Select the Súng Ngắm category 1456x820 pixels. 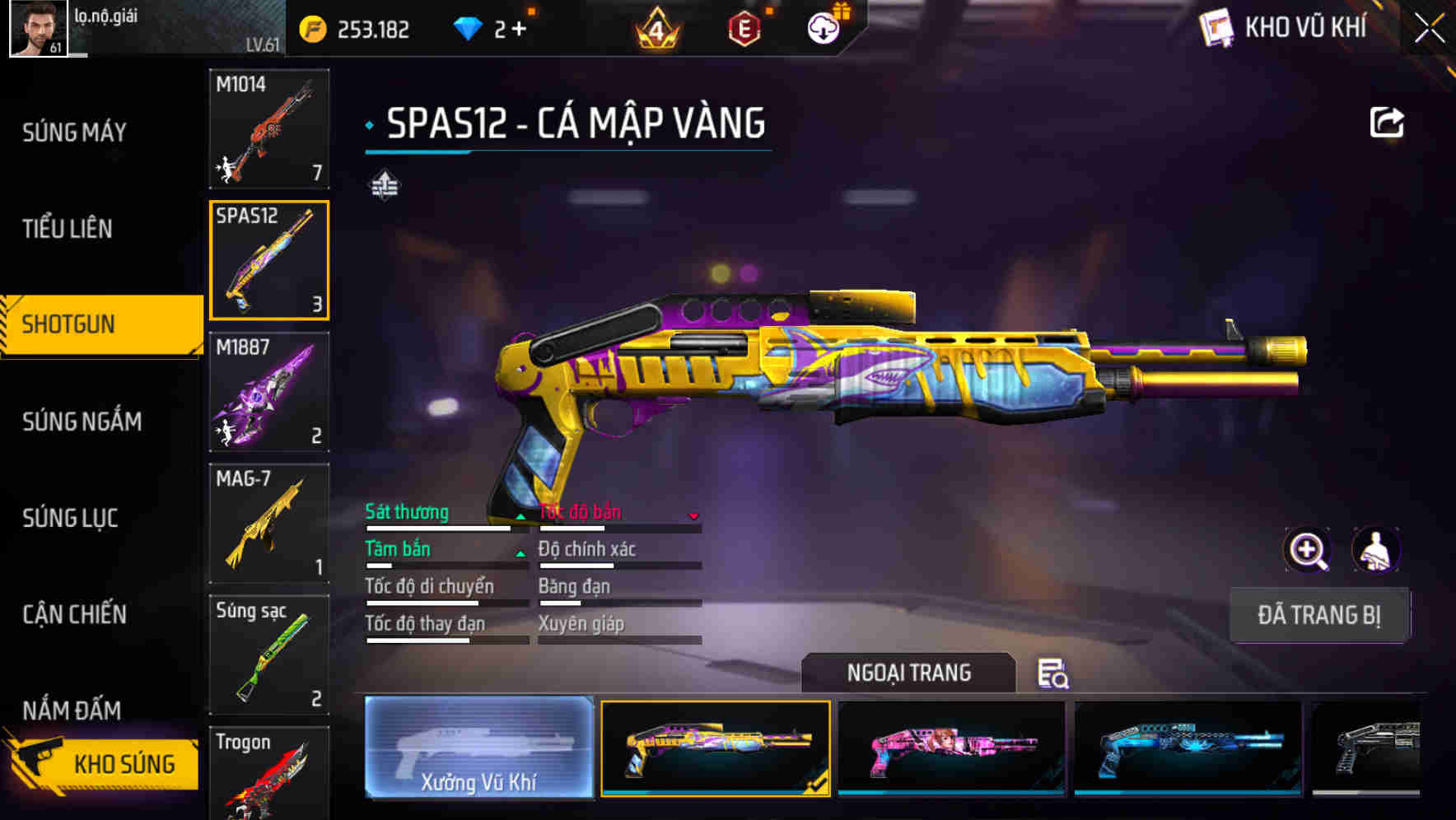pyautogui.click(x=82, y=422)
